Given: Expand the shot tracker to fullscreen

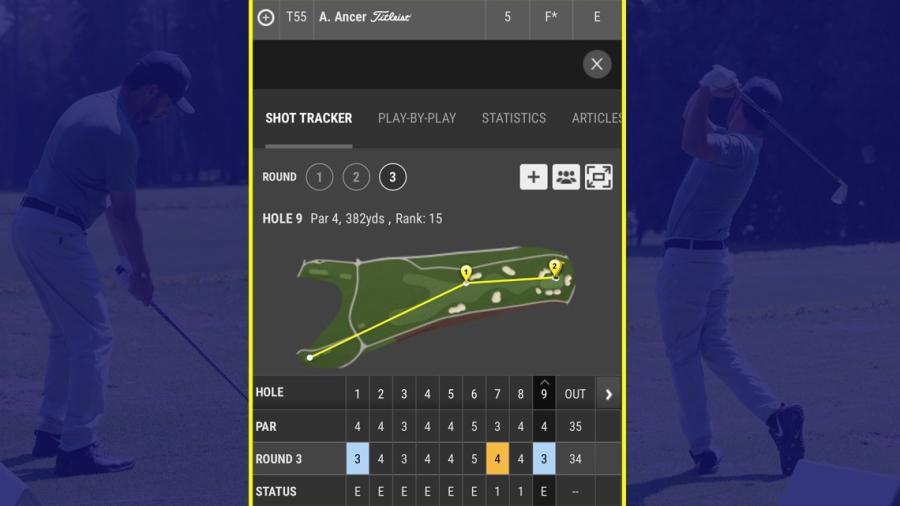Looking at the screenshot, I should tap(599, 177).
